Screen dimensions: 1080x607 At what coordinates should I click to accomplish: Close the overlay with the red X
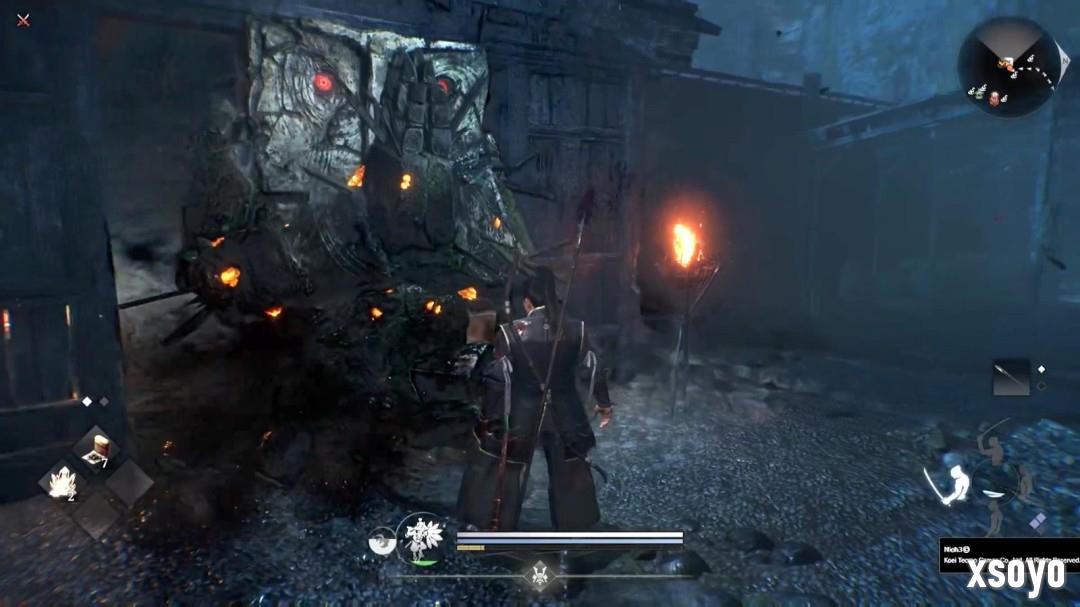click(23, 20)
